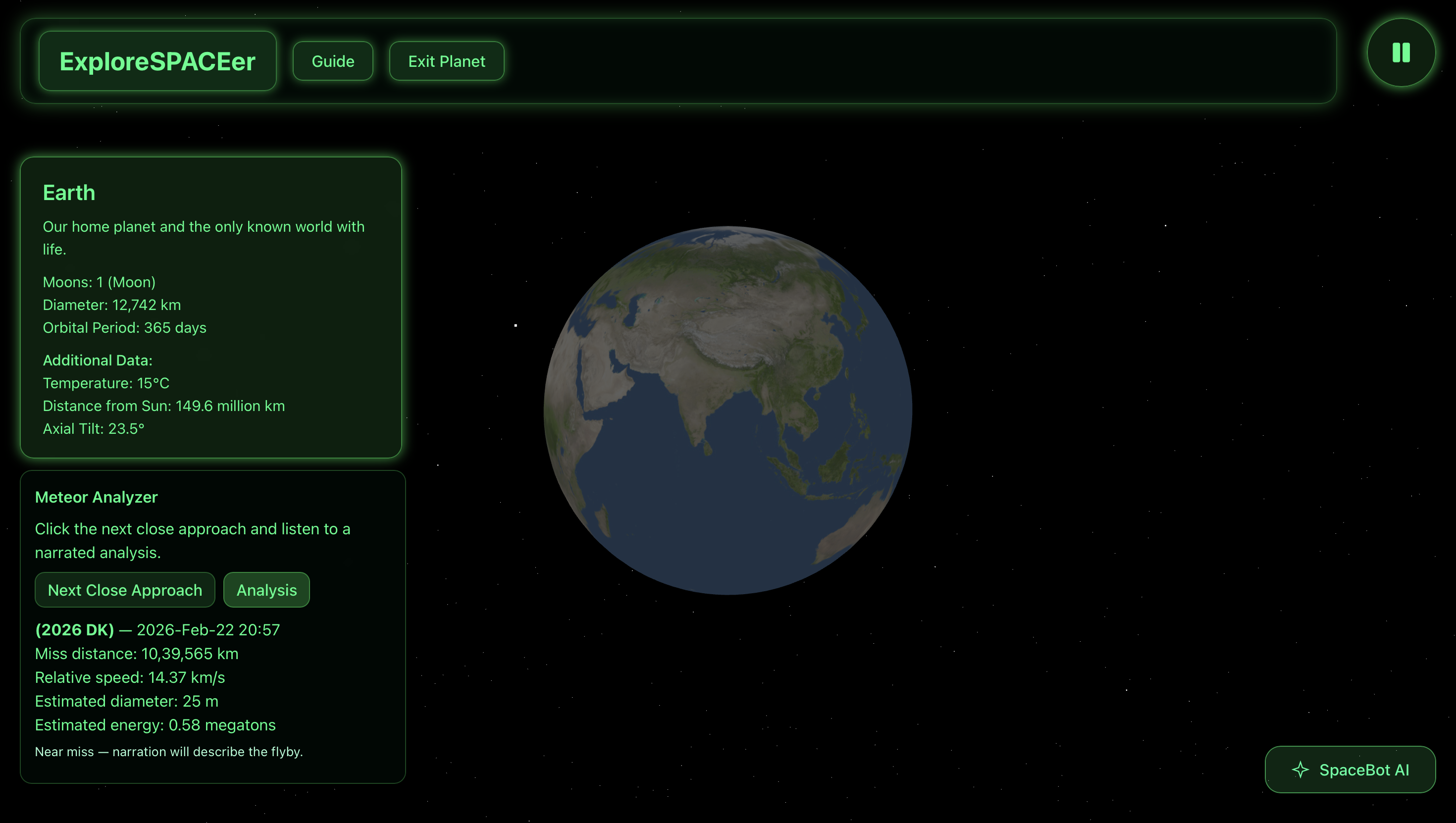Show the Next Close Approach
Image resolution: width=1456 pixels, height=823 pixels.
(x=125, y=590)
